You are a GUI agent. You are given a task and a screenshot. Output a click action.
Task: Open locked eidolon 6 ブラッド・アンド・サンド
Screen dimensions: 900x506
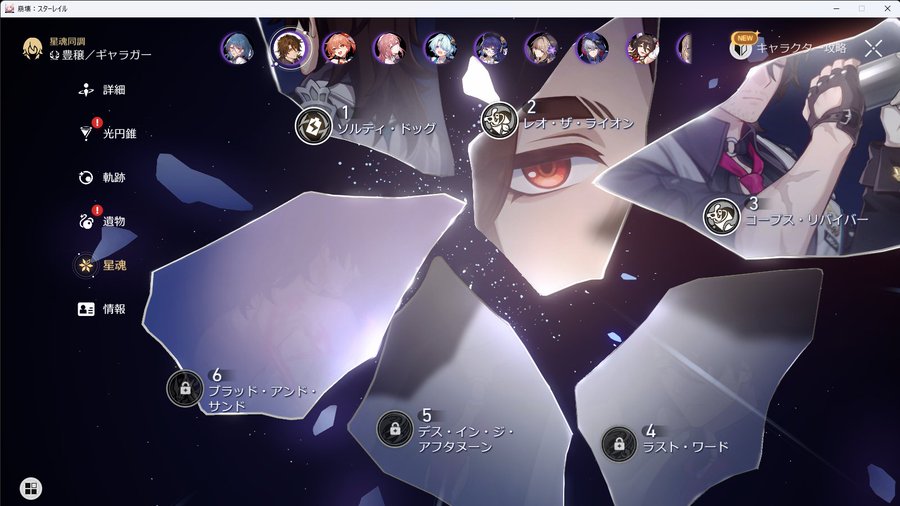coord(185,388)
